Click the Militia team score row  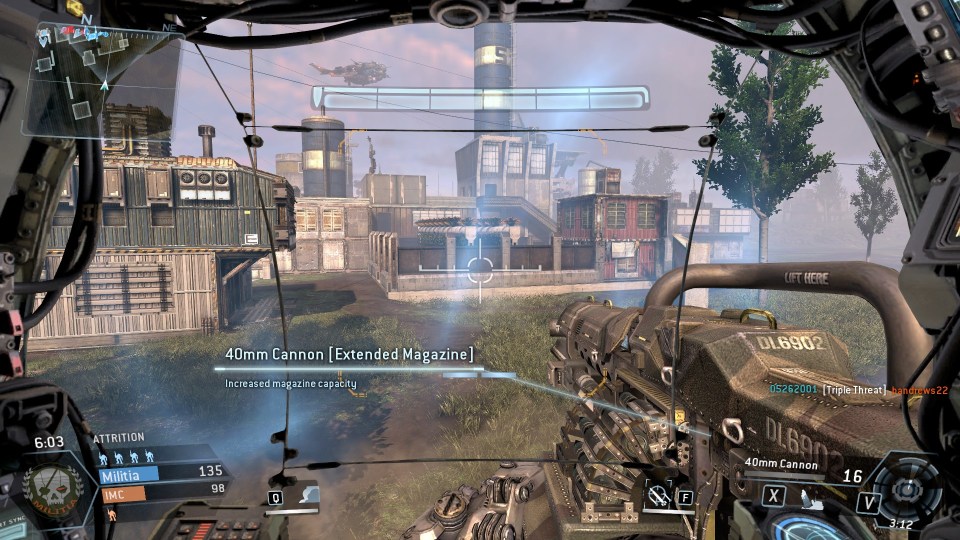tap(160, 473)
